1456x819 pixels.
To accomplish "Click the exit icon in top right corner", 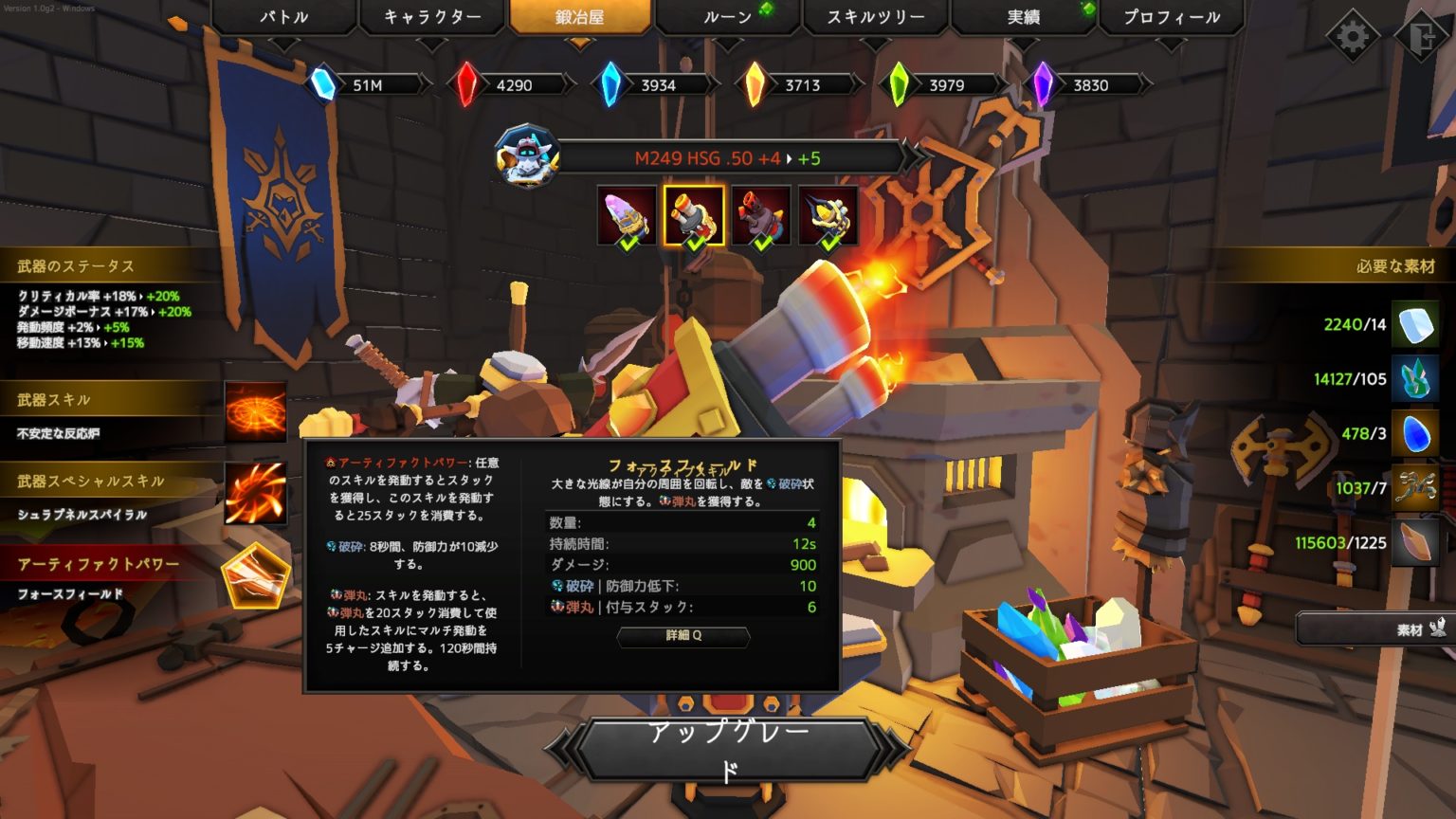I will pyautogui.click(x=1420, y=31).
